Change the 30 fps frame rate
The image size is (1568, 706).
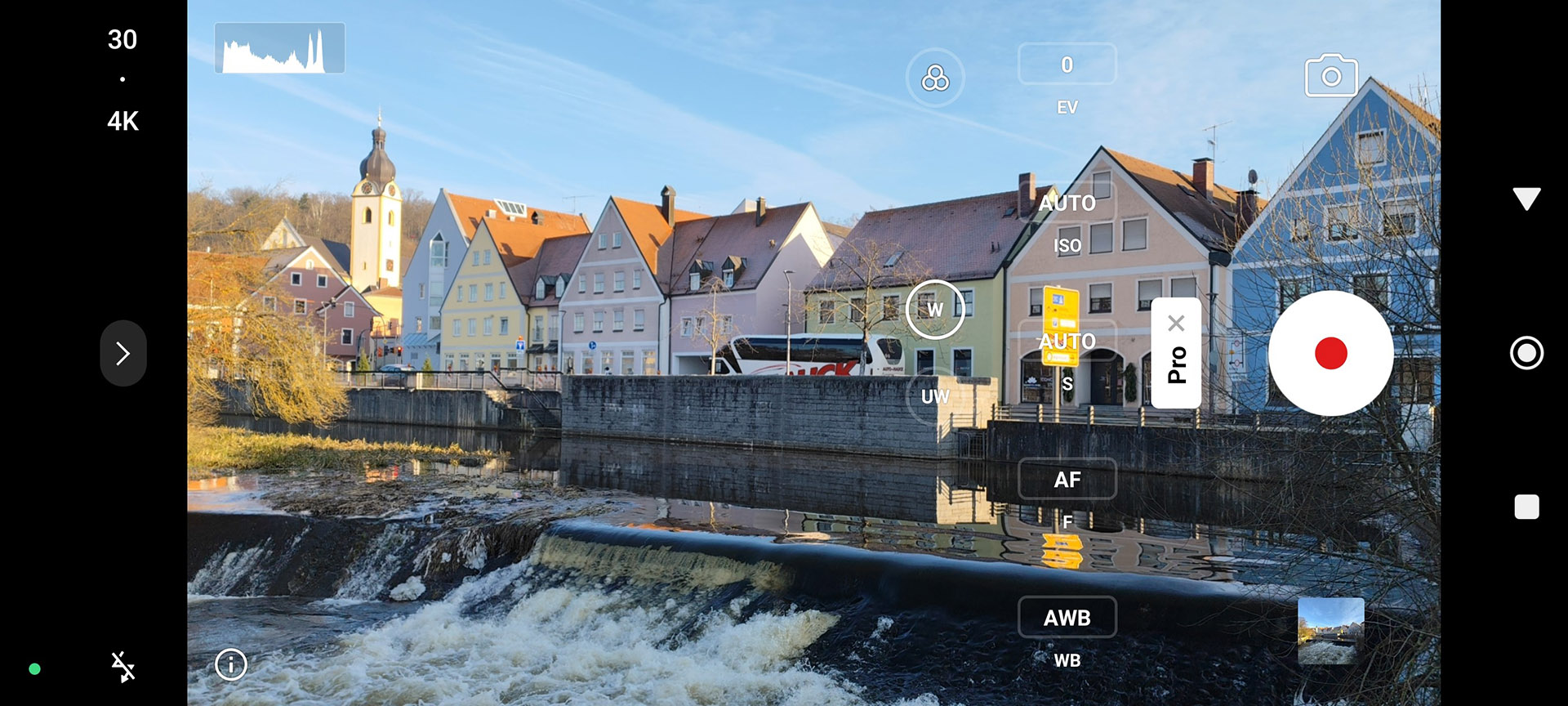coord(122,39)
